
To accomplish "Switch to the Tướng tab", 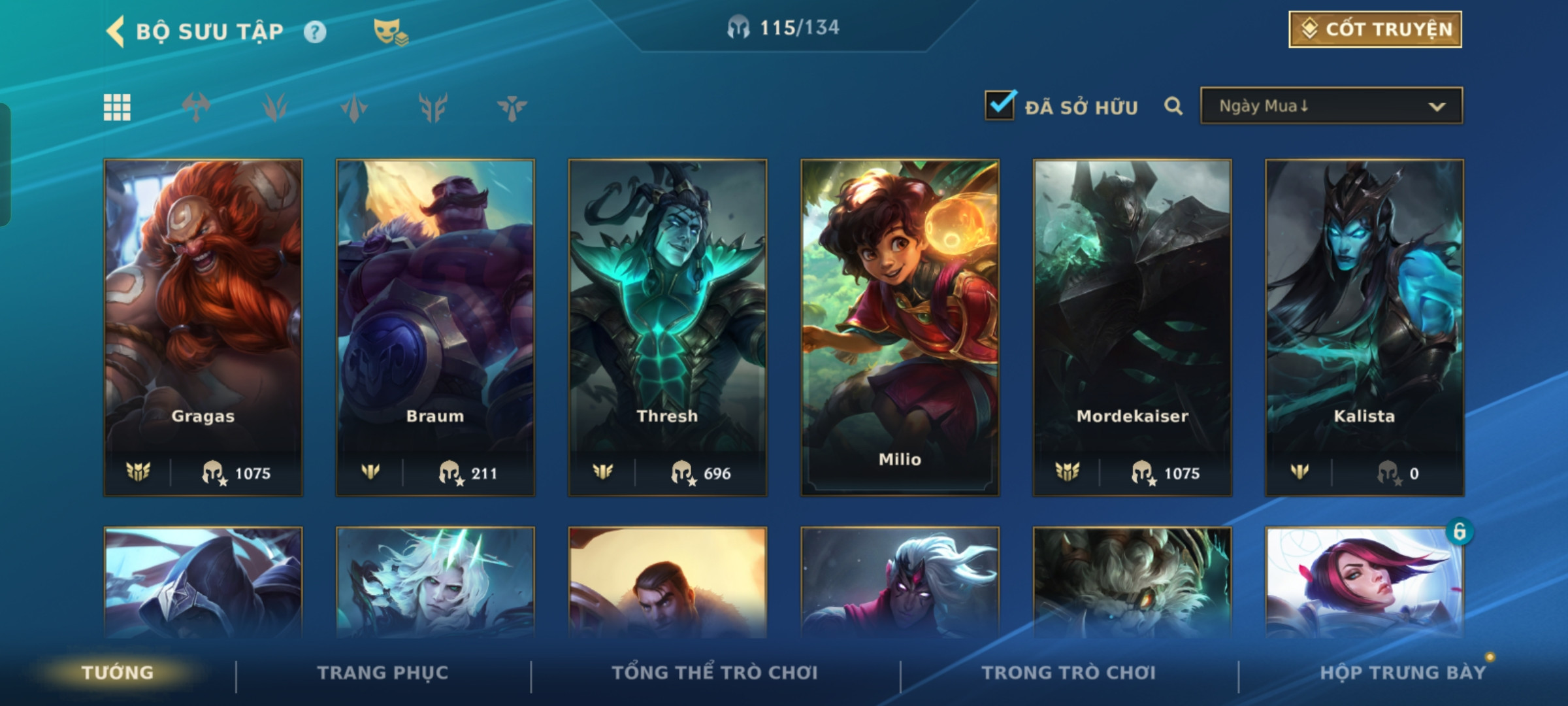I will 118,673.
